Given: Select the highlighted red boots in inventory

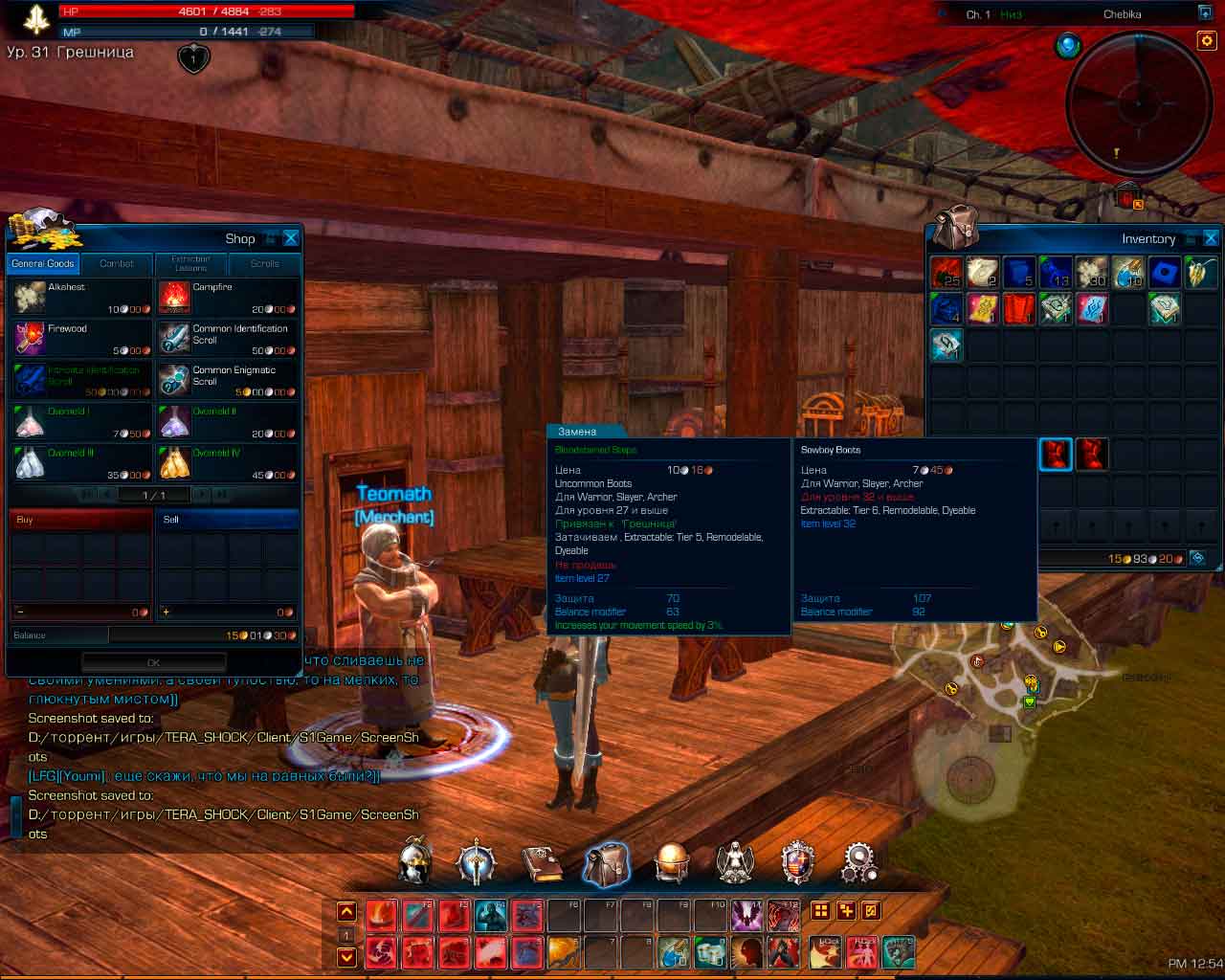Looking at the screenshot, I should (1056, 455).
